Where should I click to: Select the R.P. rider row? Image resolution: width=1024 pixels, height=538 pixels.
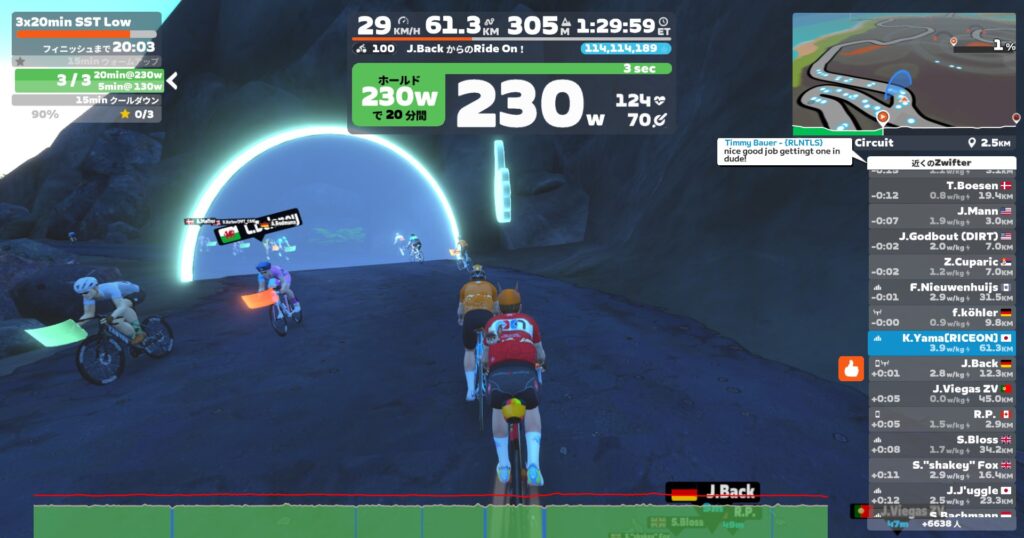(x=941, y=418)
